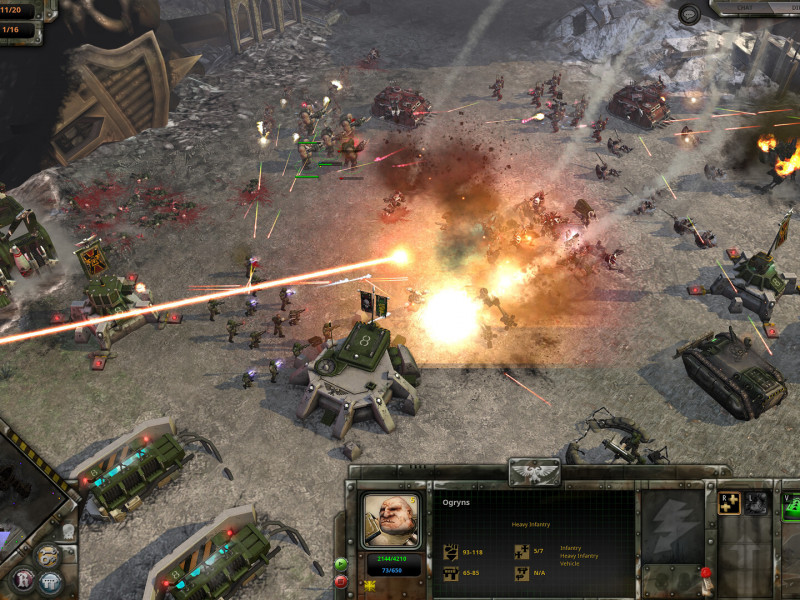Click the blue pillar gate round button
Viewport: 800px width, 600px height.
click(x=50, y=582)
